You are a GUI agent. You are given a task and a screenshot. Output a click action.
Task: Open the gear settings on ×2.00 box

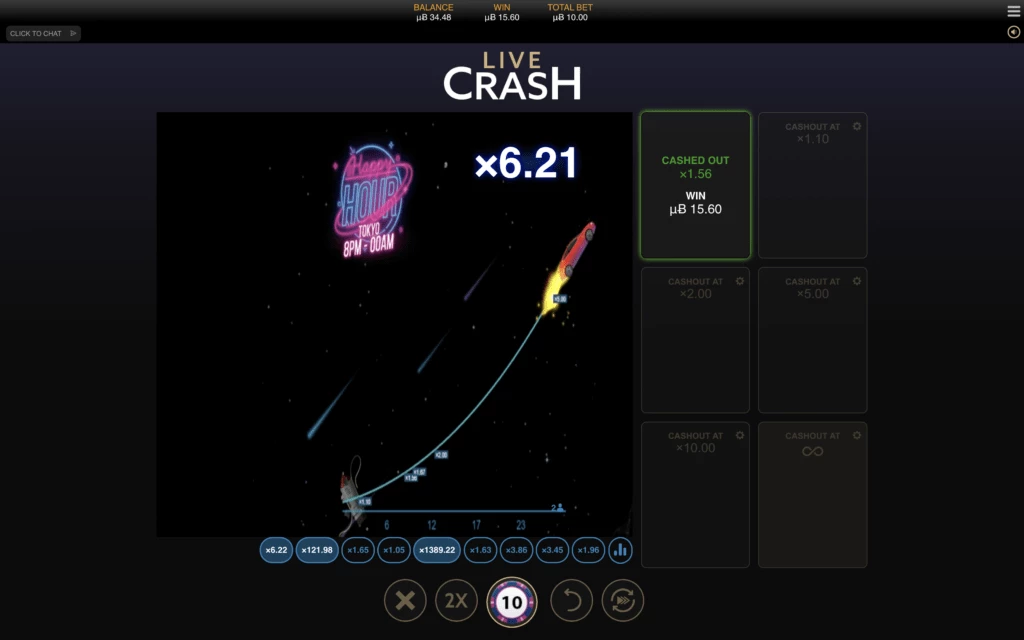tap(740, 281)
